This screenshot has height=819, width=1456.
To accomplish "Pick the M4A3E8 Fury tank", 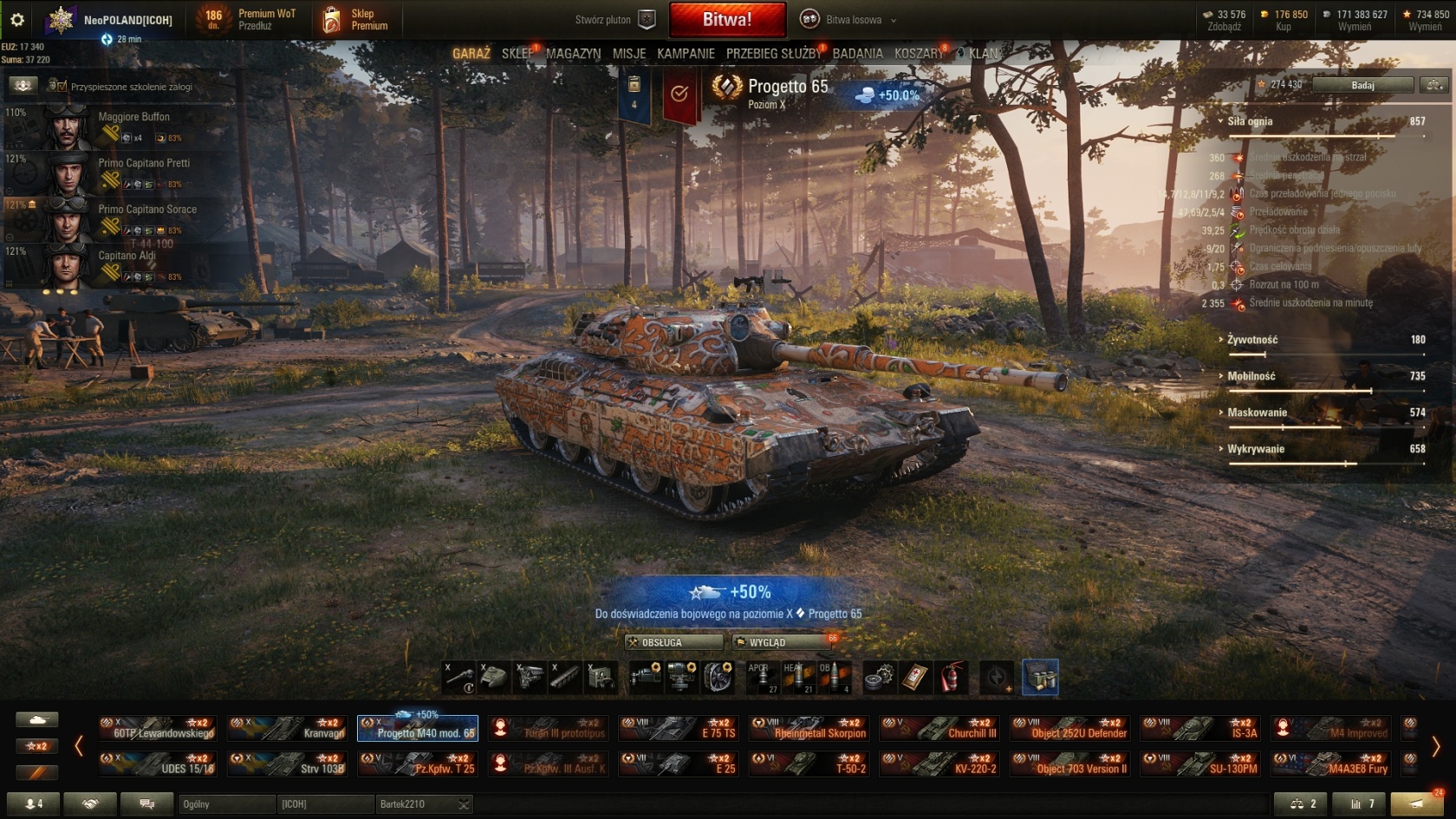I will pyautogui.click(x=1330, y=764).
